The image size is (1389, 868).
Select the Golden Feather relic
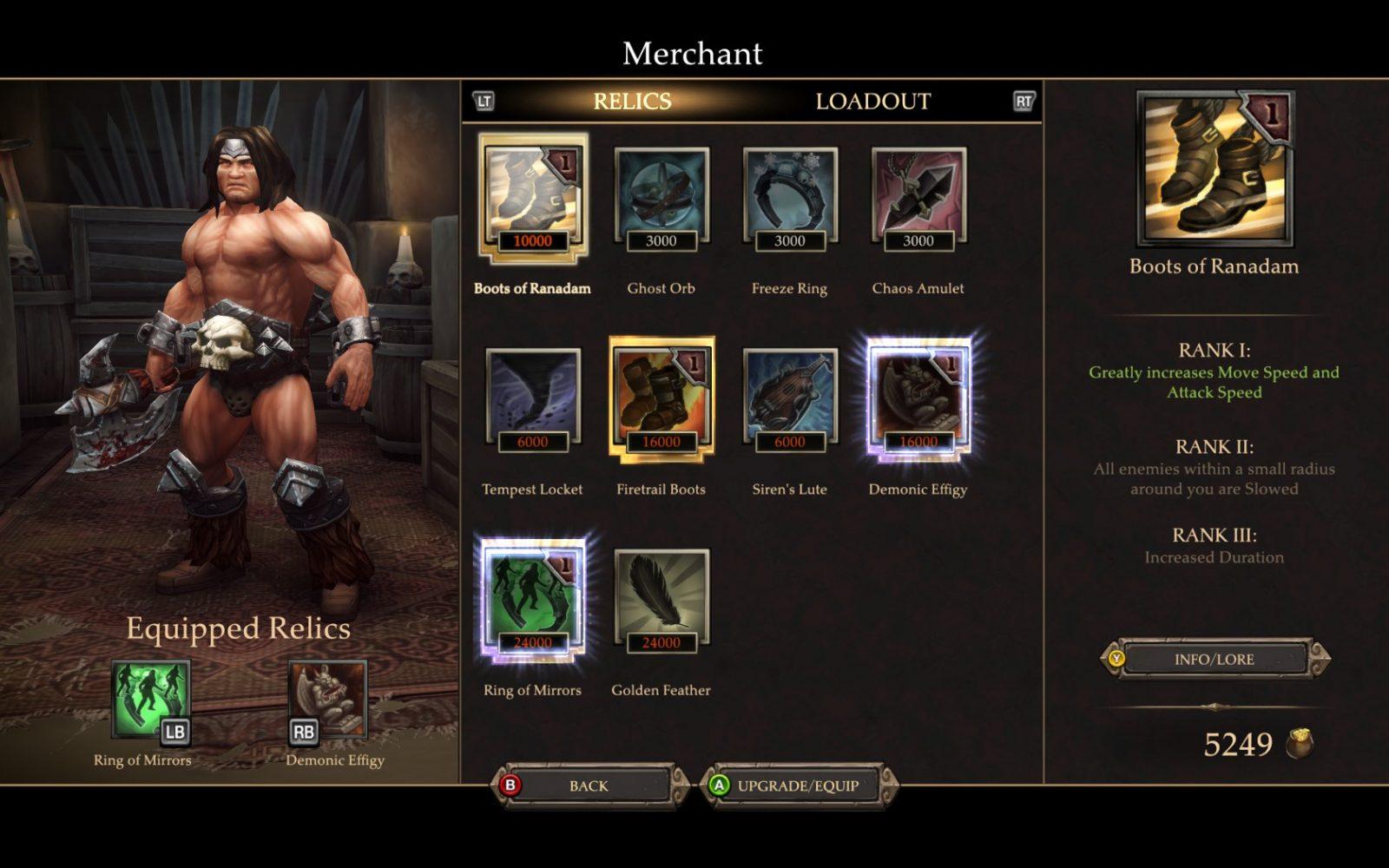tap(661, 600)
